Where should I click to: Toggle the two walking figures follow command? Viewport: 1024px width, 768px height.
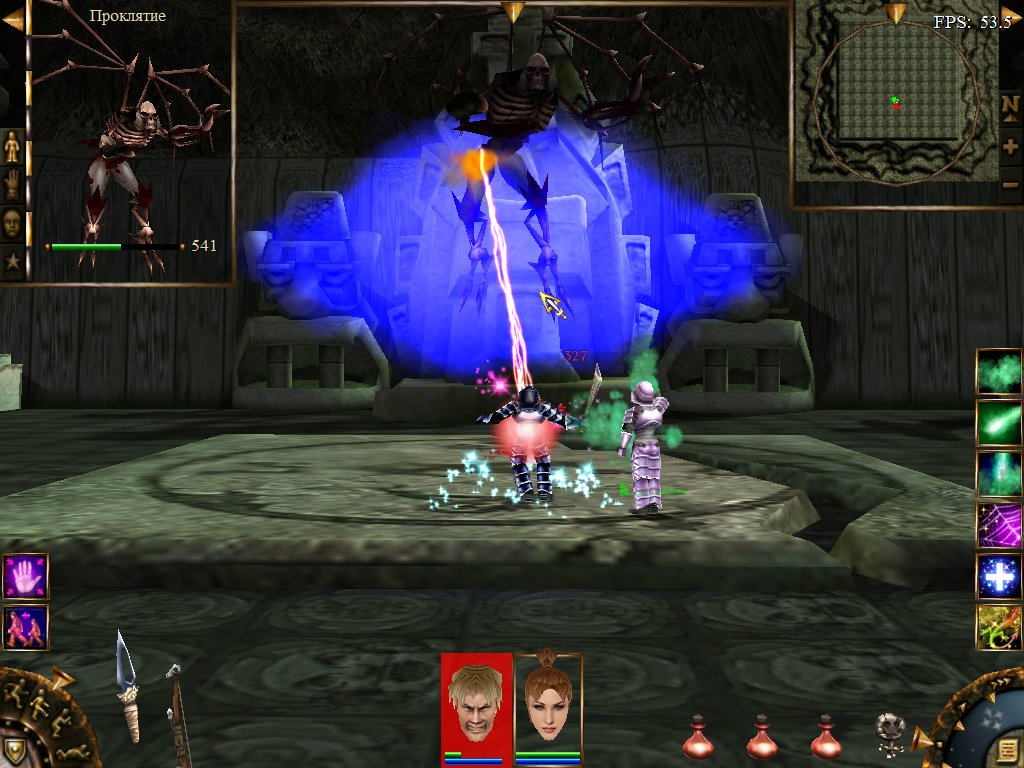click(25, 628)
